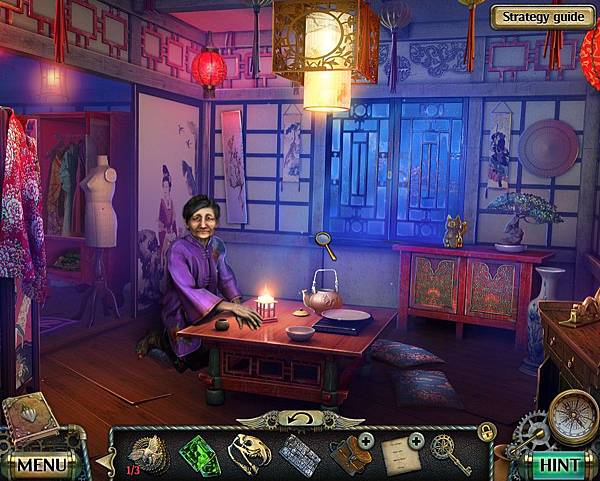Use the HINT button
Image resolution: width=600 pixels, height=481 pixels.
(x=558, y=464)
